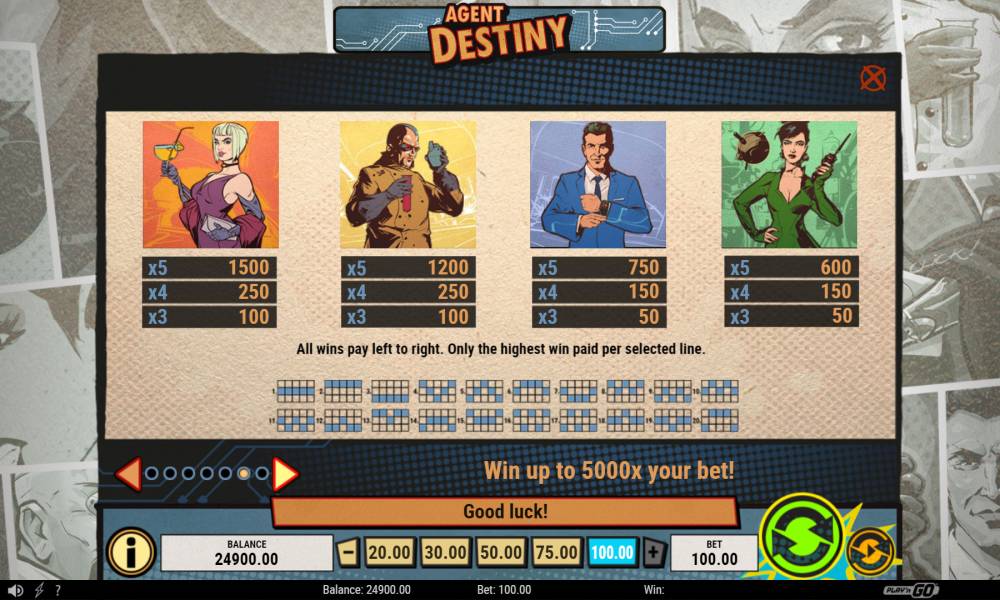1000x600 pixels.
Task: Set the bet to 50.00
Action: click(x=500, y=552)
